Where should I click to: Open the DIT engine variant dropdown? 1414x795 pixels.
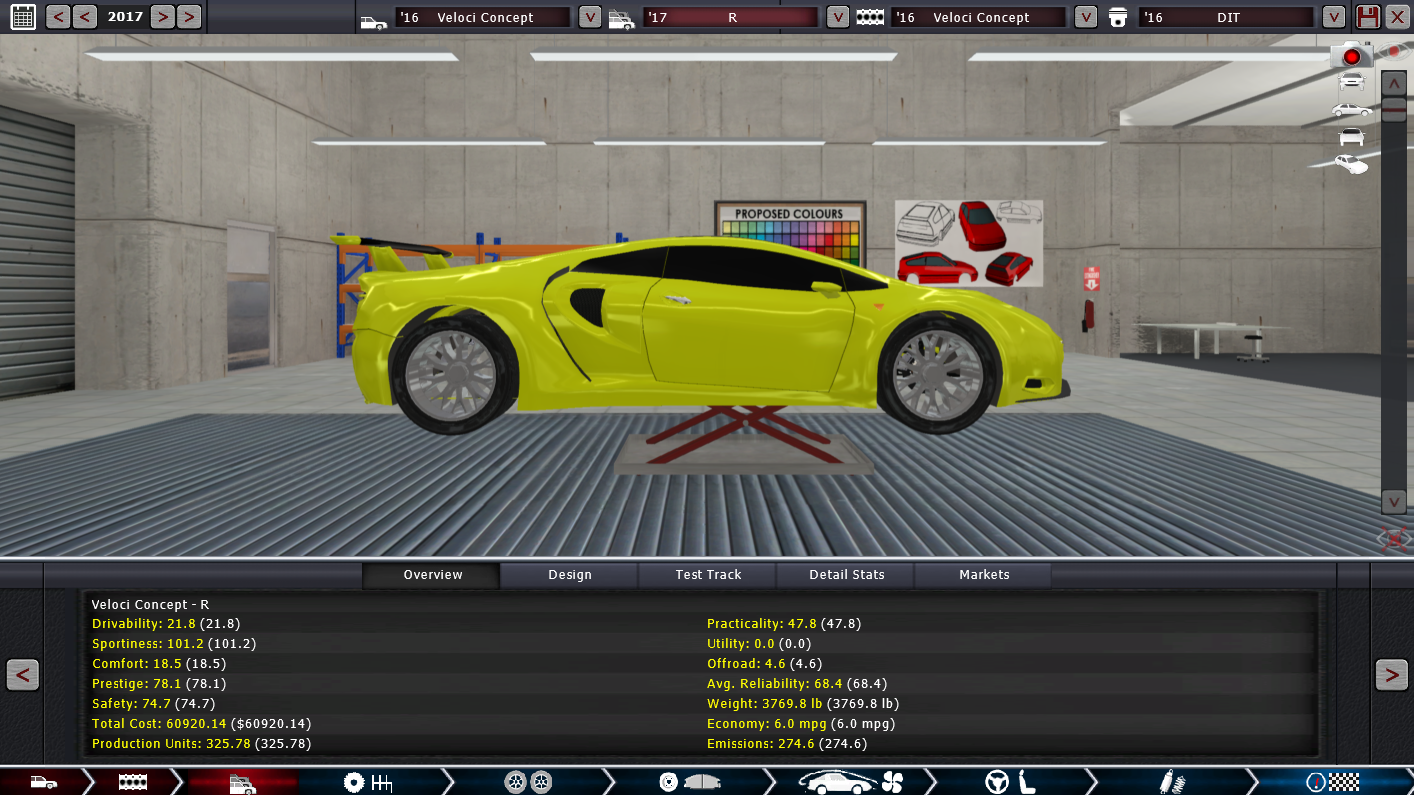(1333, 17)
